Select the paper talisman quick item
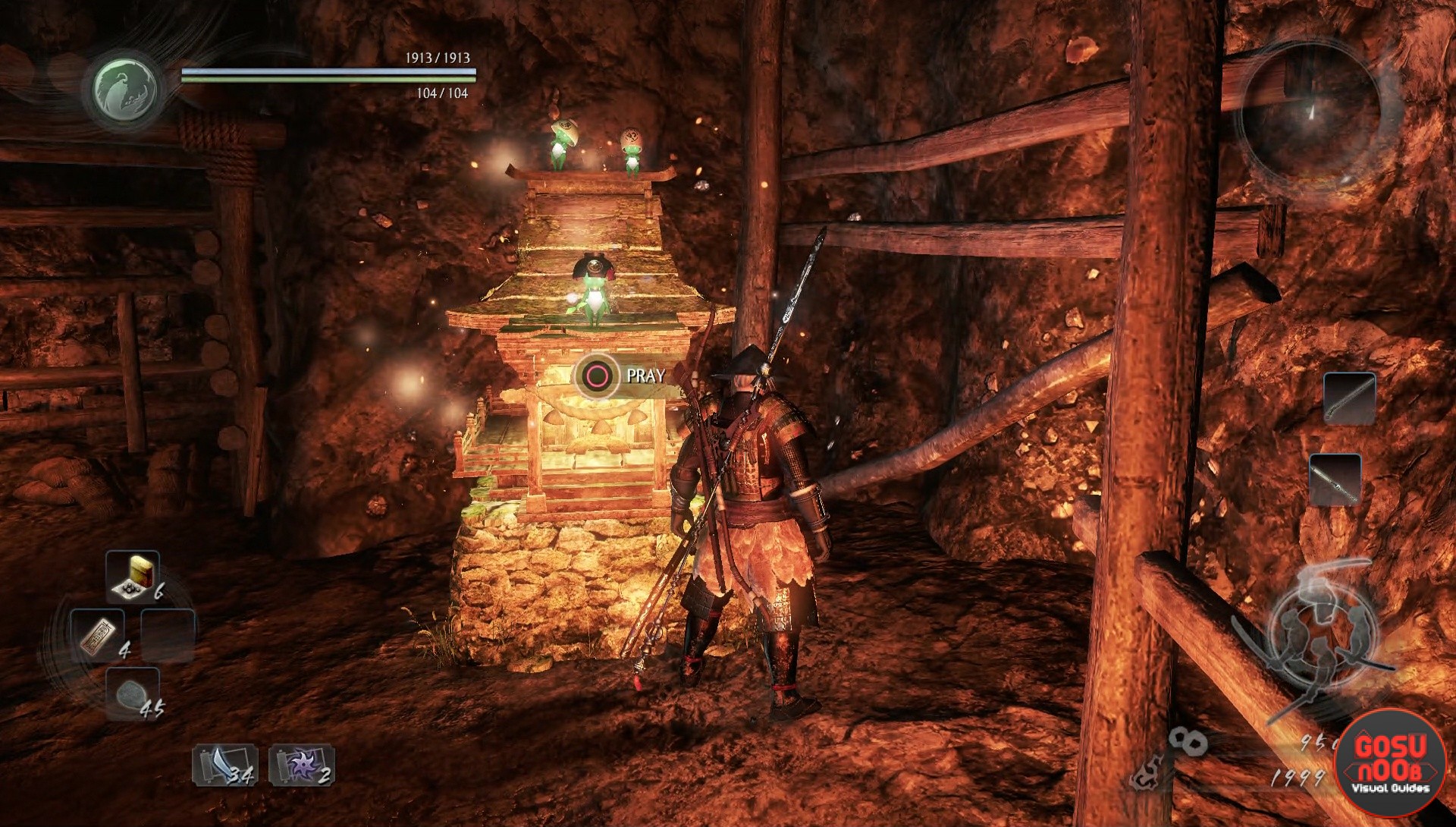 [x=97, y=634]
